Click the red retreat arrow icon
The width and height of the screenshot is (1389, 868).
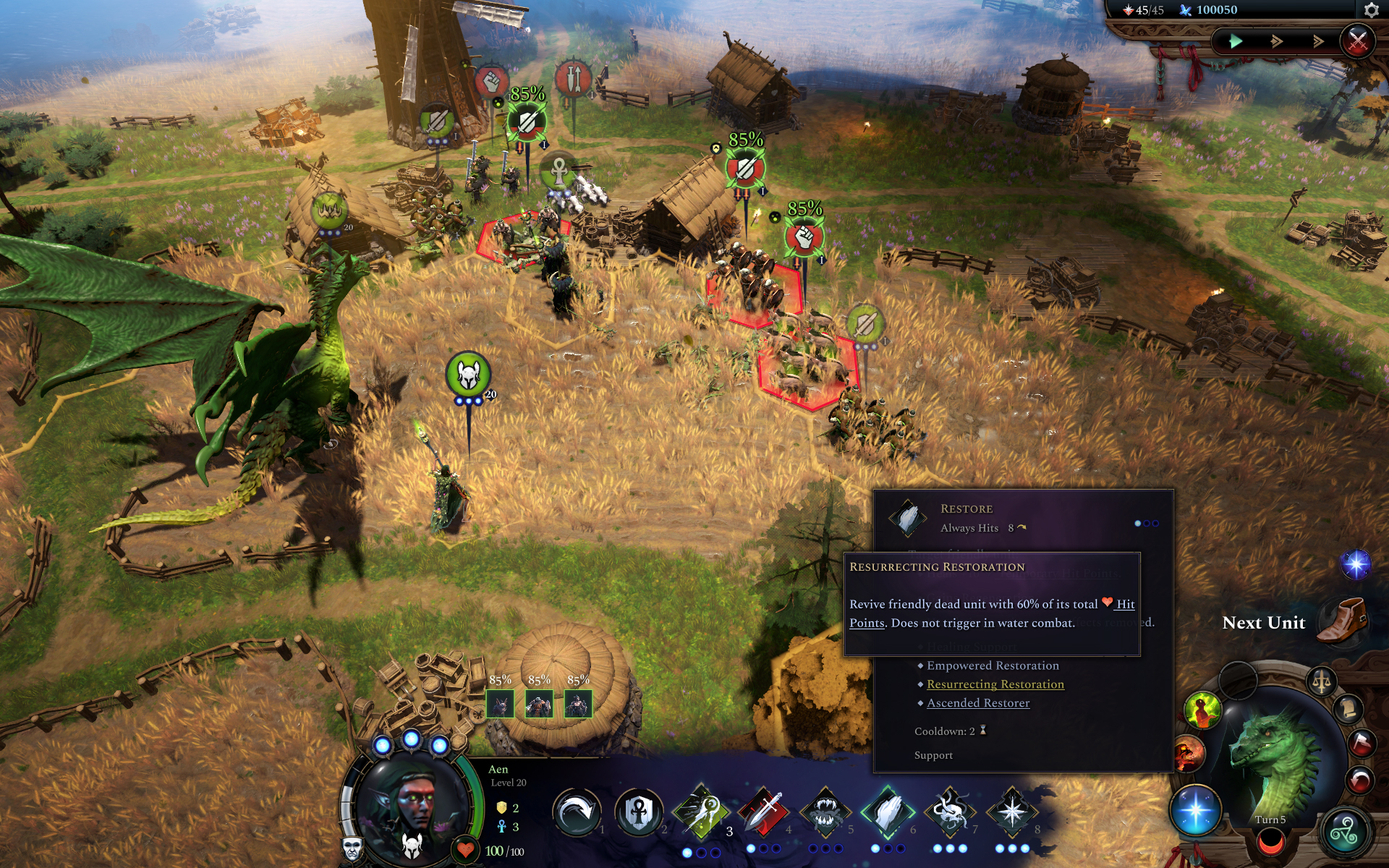pos(1360,780)
